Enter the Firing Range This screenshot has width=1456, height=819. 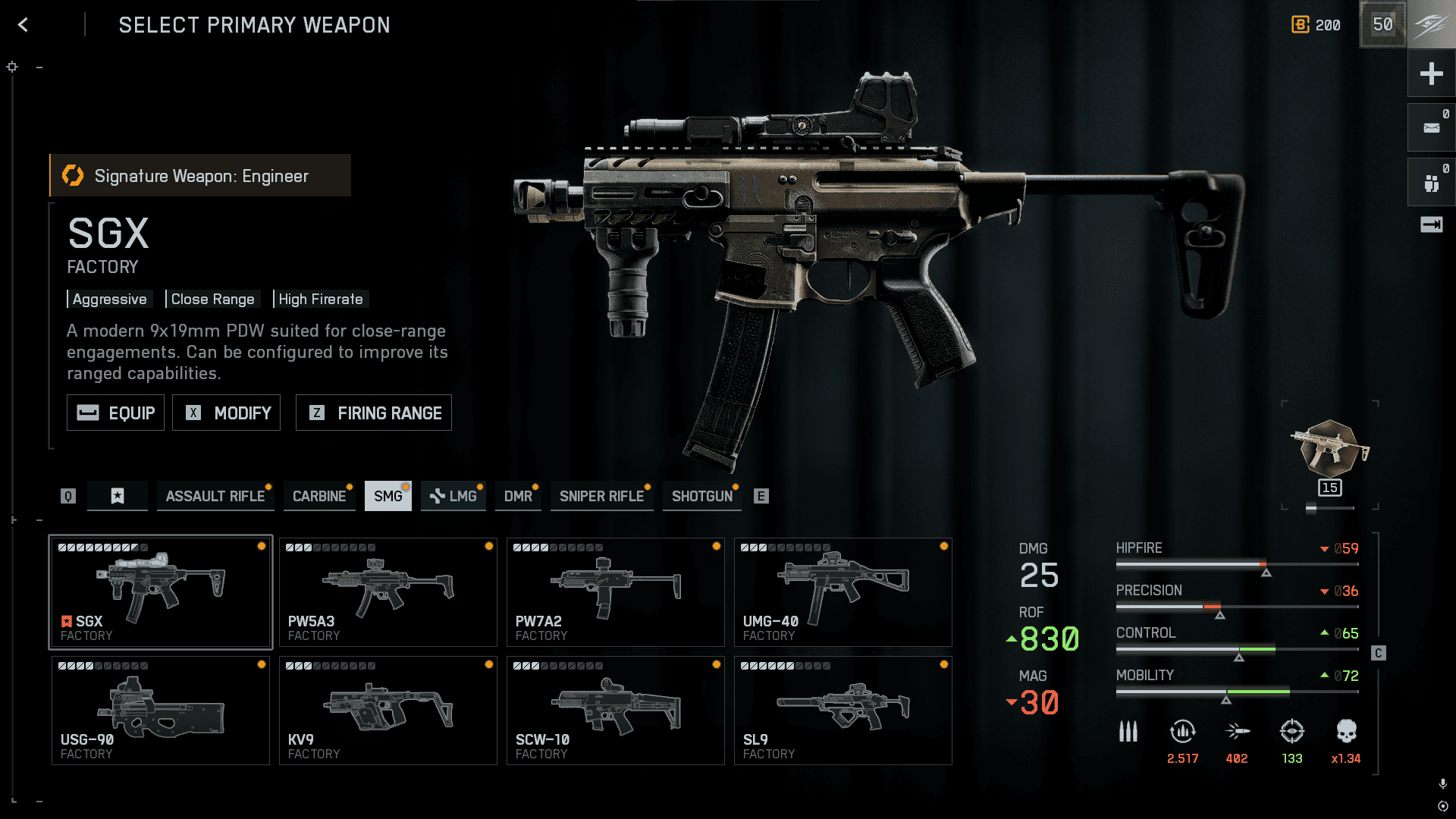point(373,413)
